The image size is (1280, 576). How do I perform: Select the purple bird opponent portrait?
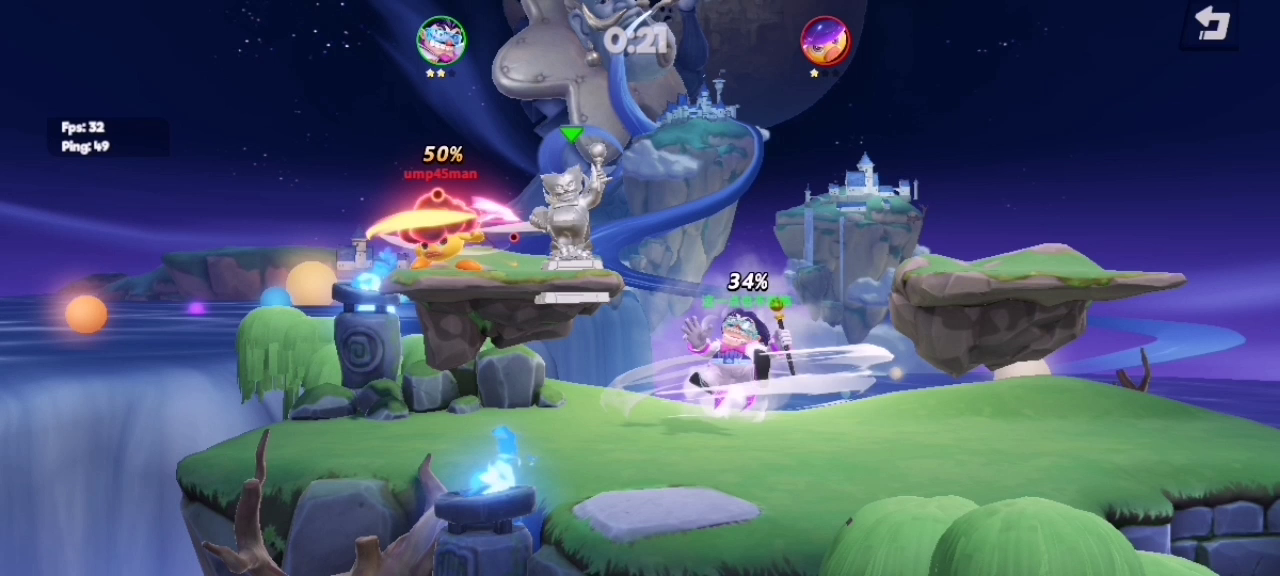point(825,41)
